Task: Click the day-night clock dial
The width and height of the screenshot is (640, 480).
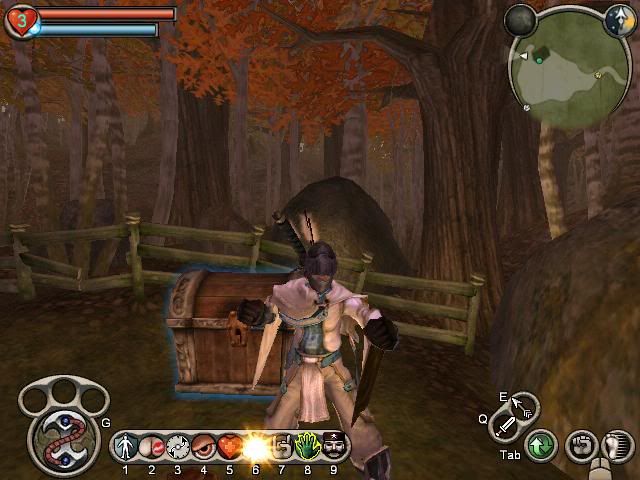Action: pyautogui.click(x=618, y=18)
